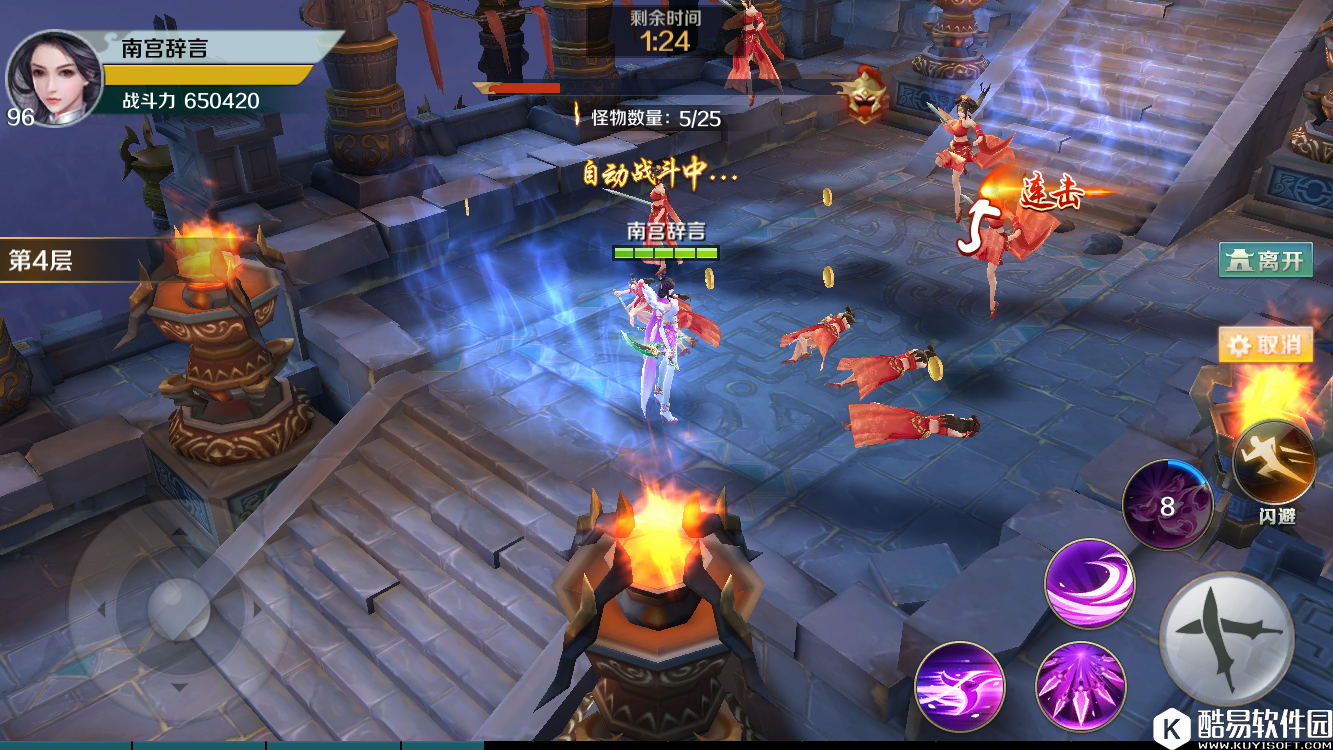Tap the main sword attack button

point(1227,638)
